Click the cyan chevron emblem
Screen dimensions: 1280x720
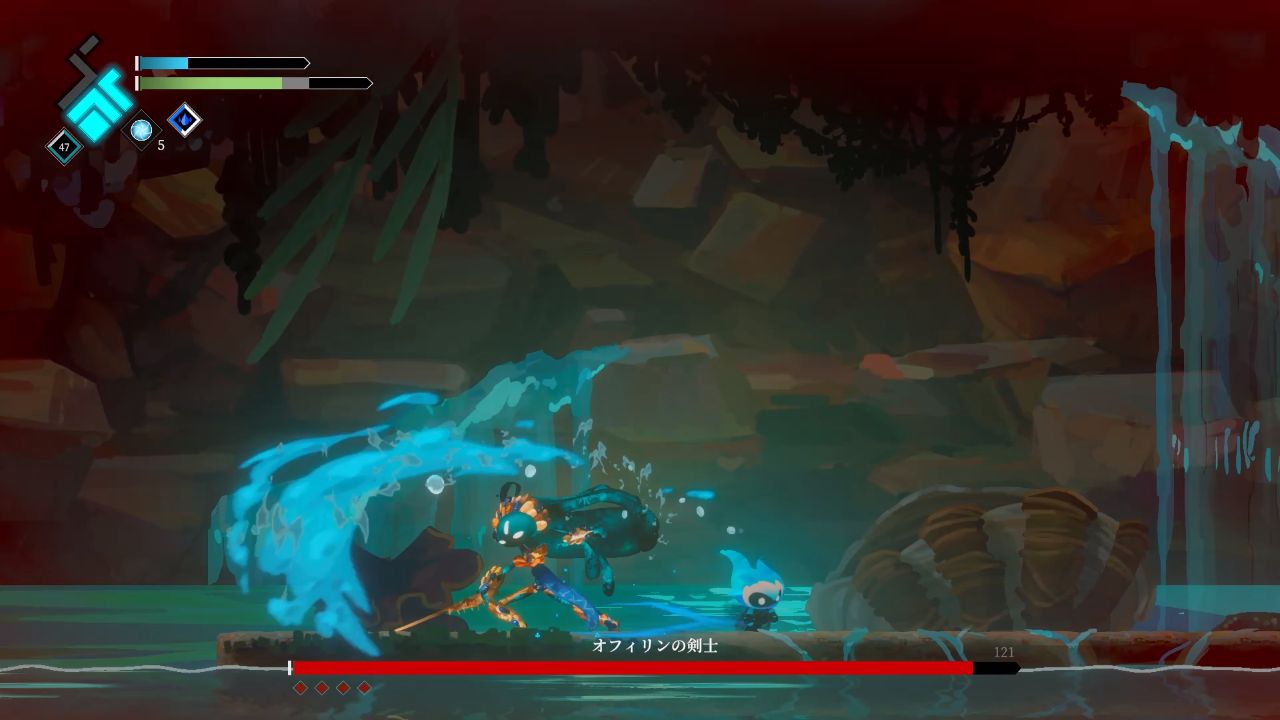coord(94,101)
